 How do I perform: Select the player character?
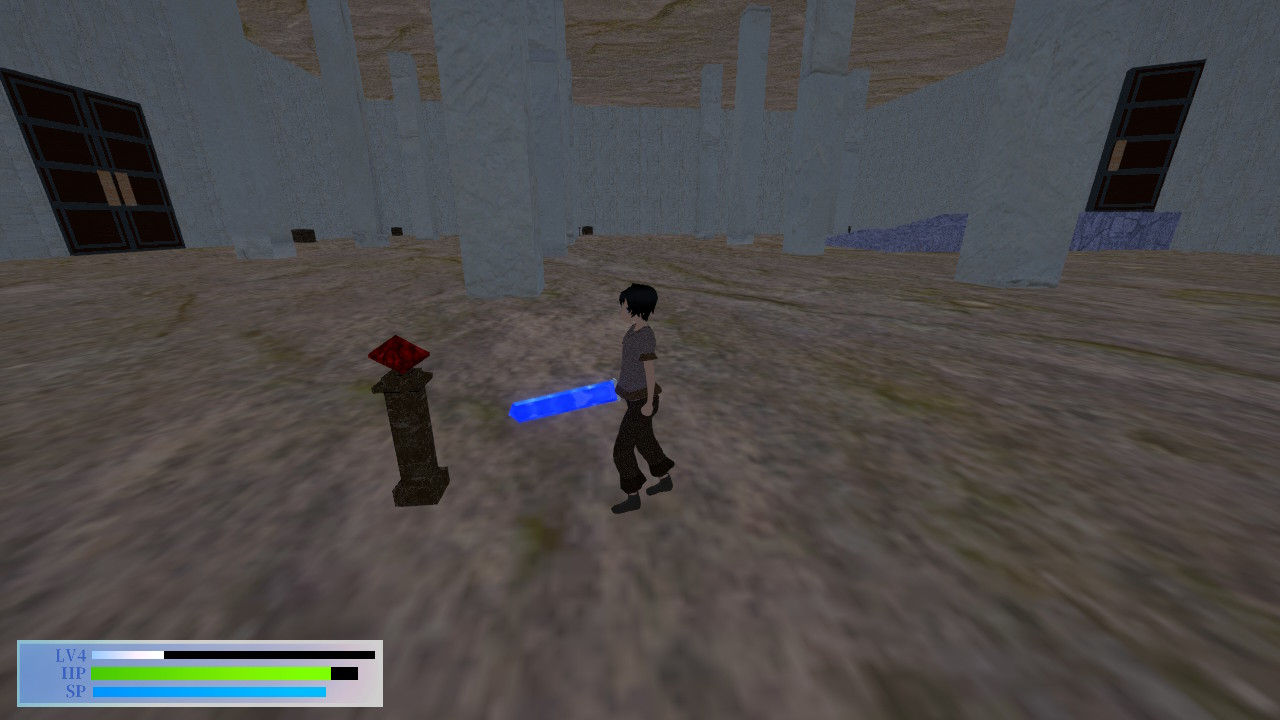(640, 390)
